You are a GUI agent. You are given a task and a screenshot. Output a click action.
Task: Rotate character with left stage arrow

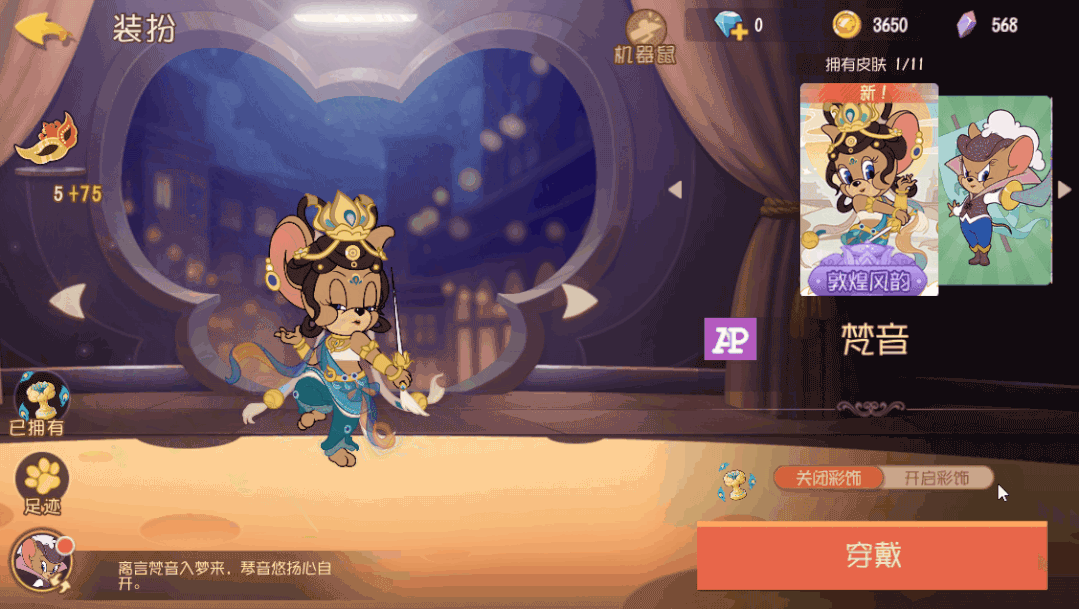(67, 300)
